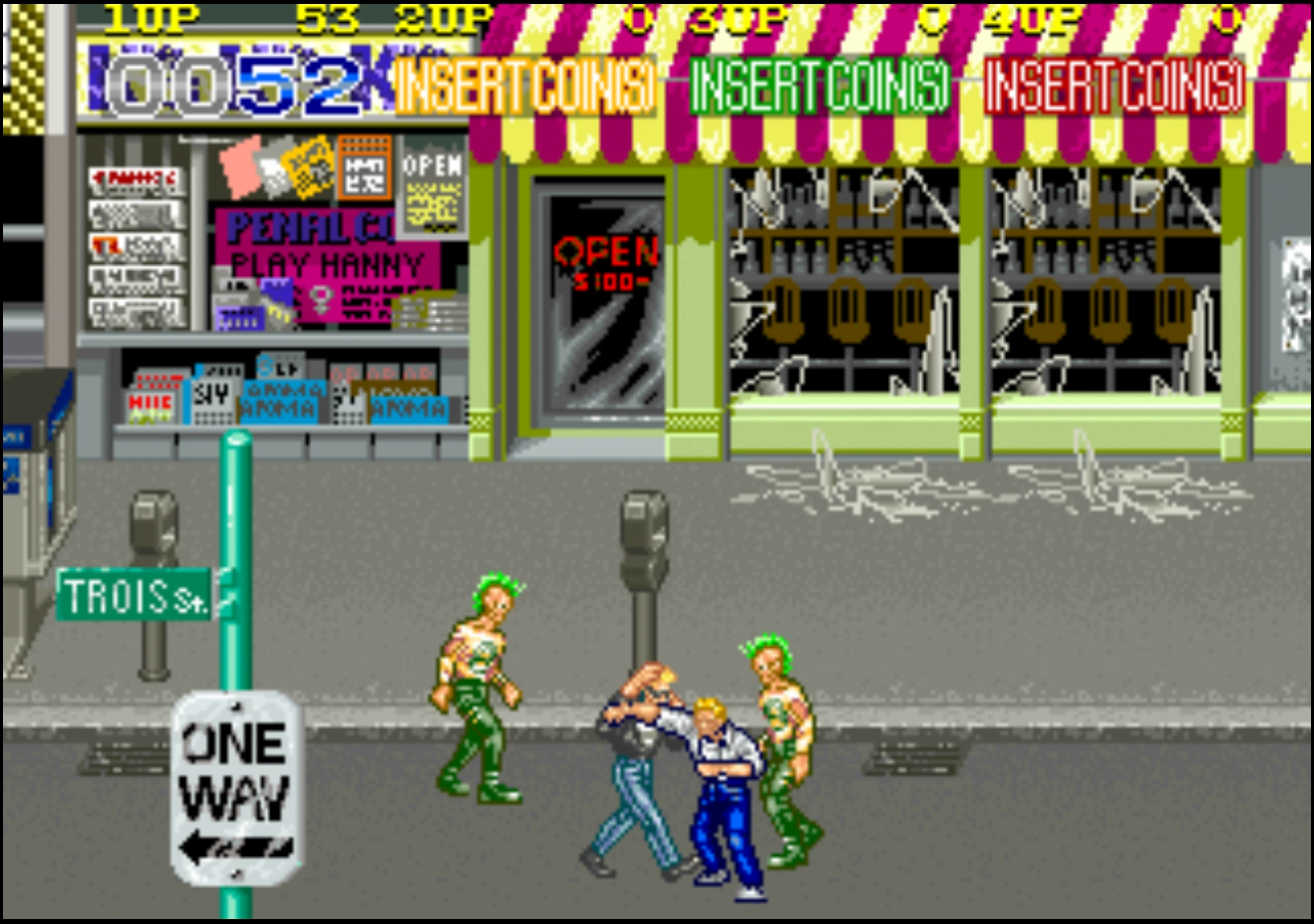This screenshot has width=1314, height=924.
Task: Select the 4UP score indicator
Action: coord(1037,17)
